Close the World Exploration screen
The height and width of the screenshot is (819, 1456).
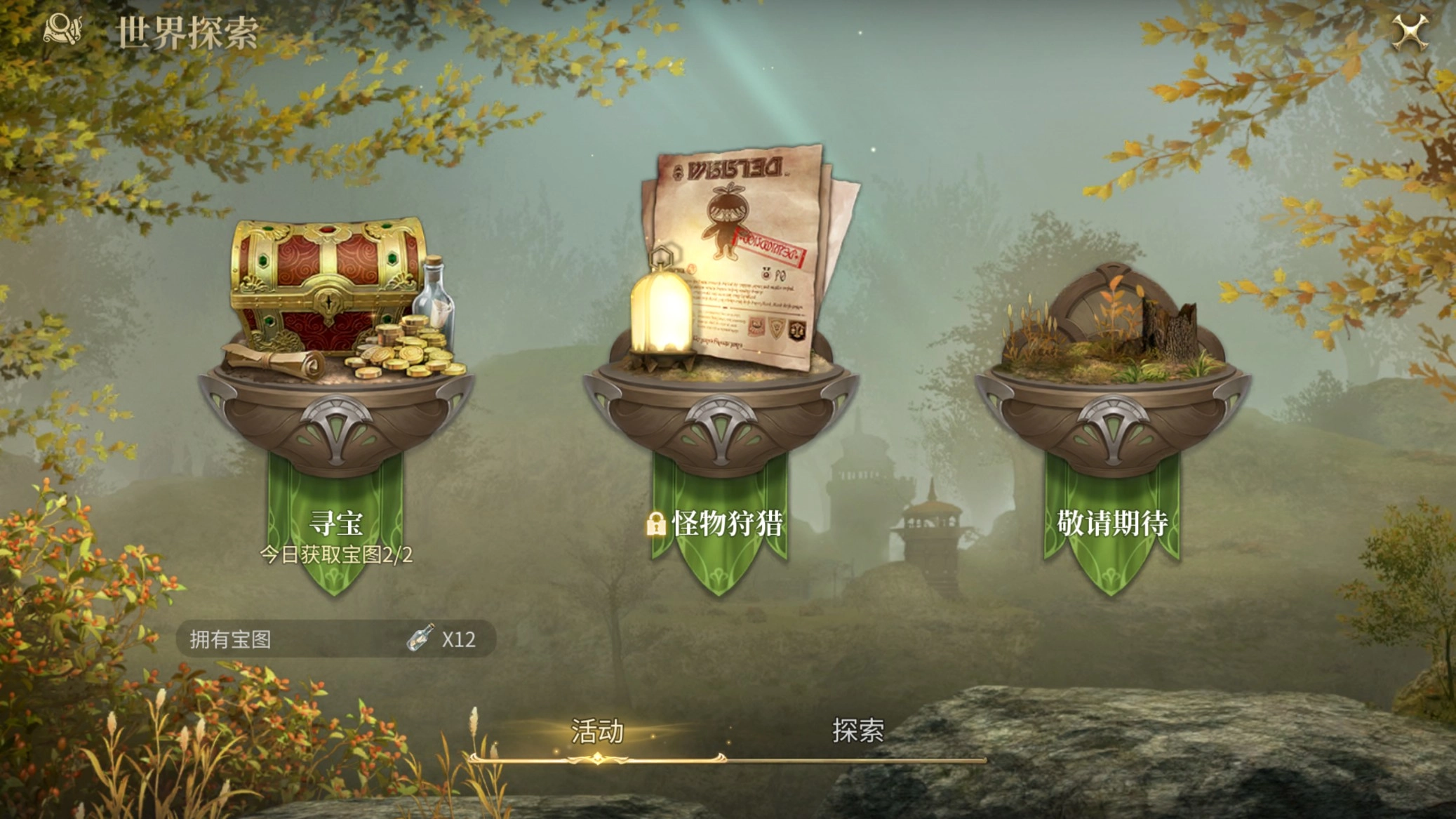(x=1410, y=32)
